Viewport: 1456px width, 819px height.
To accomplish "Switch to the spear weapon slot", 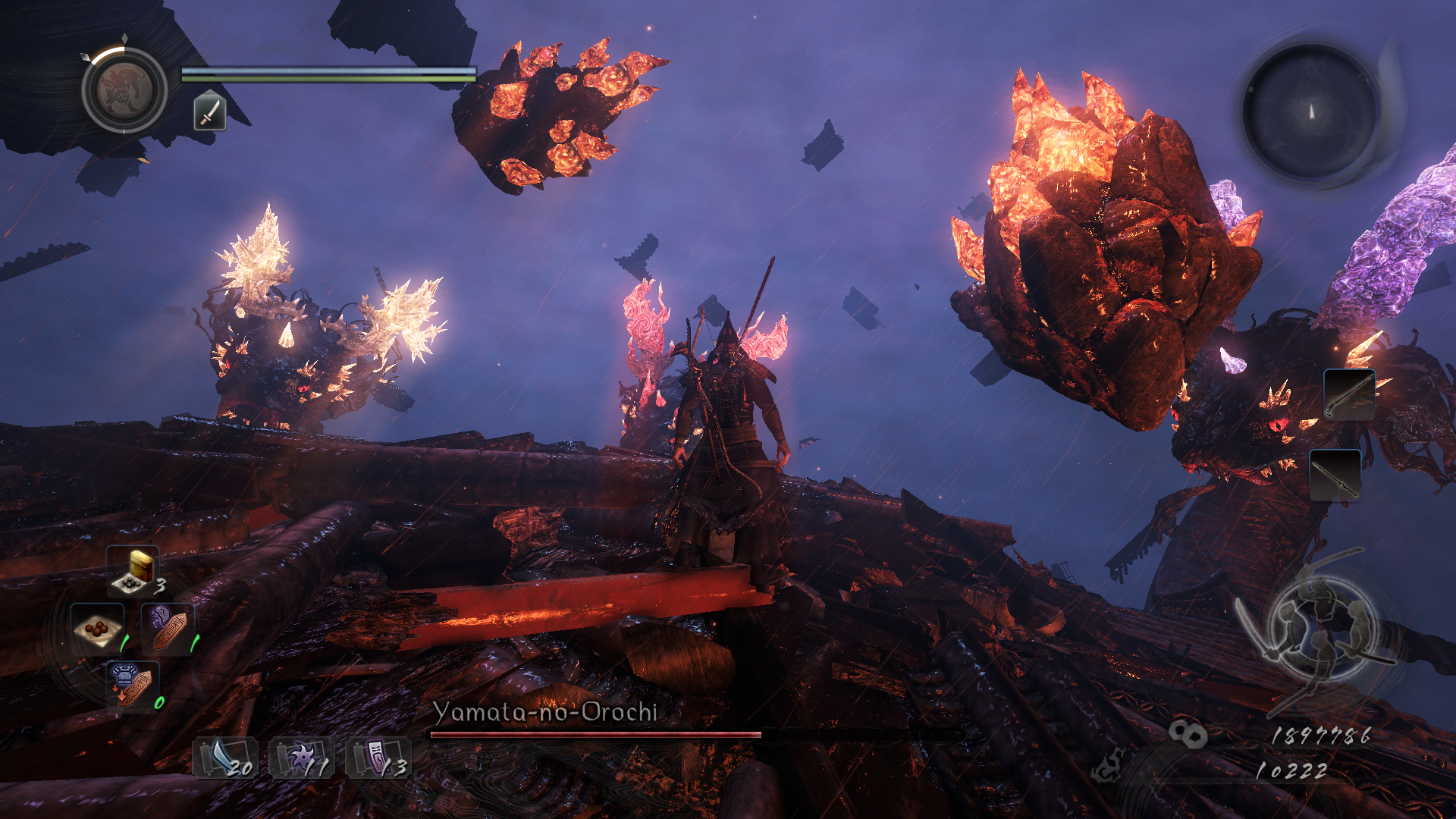I will [x=1335, y=475].
